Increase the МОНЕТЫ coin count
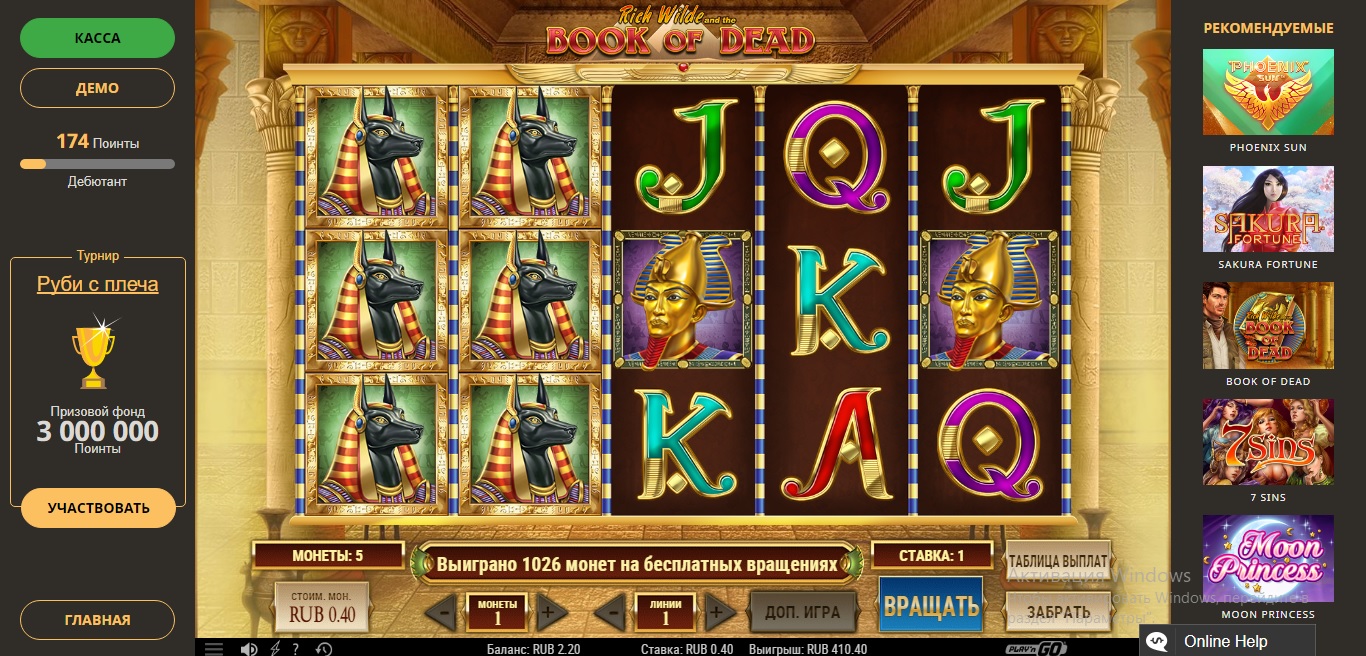The image size is (1366, 656). click(x=547, y=611)
